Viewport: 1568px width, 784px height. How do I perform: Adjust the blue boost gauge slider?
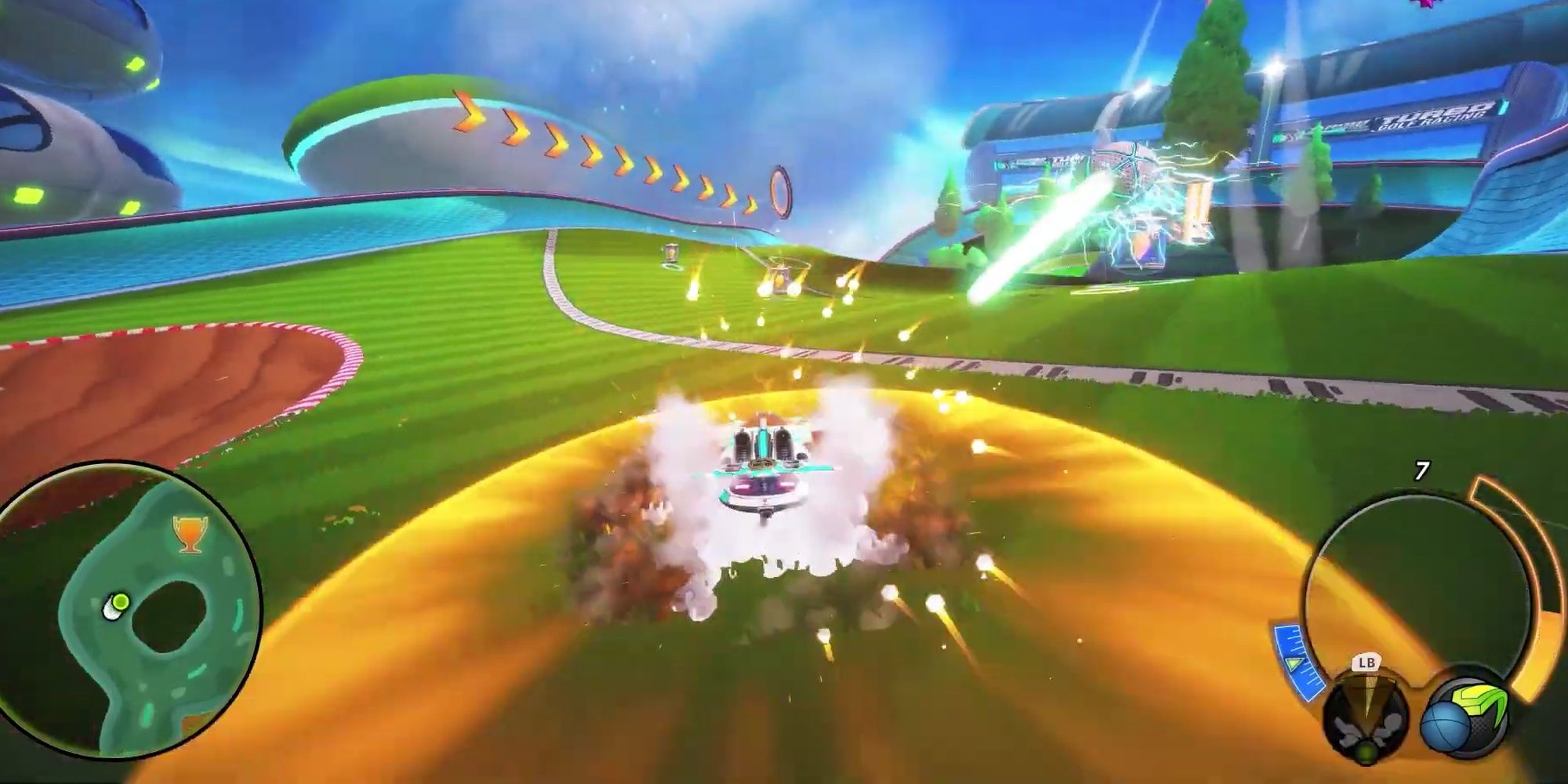pyautogui.click(x=1295, y=665)
